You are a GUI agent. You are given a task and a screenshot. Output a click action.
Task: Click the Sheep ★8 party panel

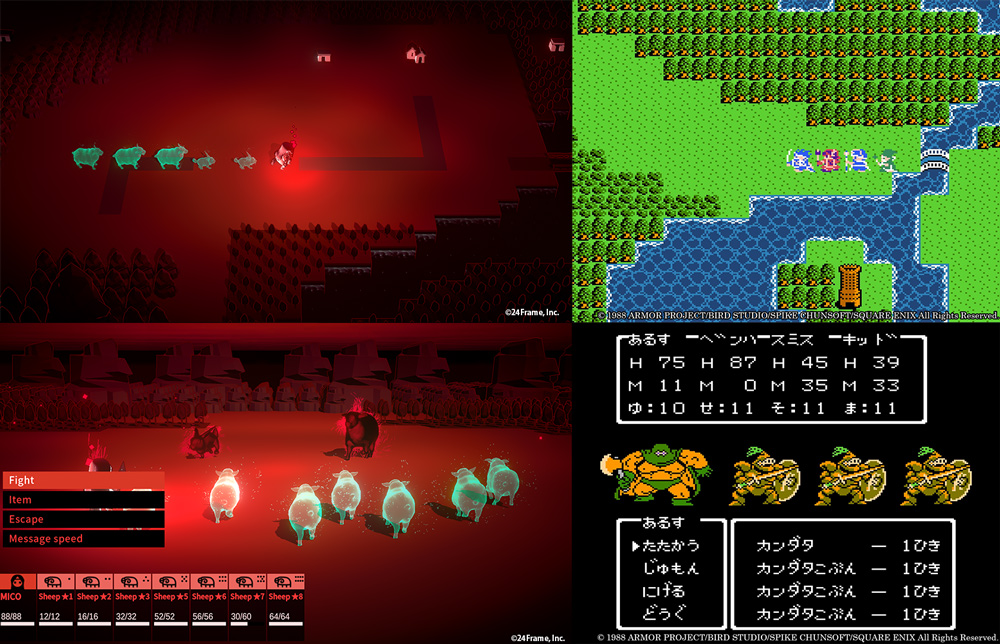(x=286, y=602)
